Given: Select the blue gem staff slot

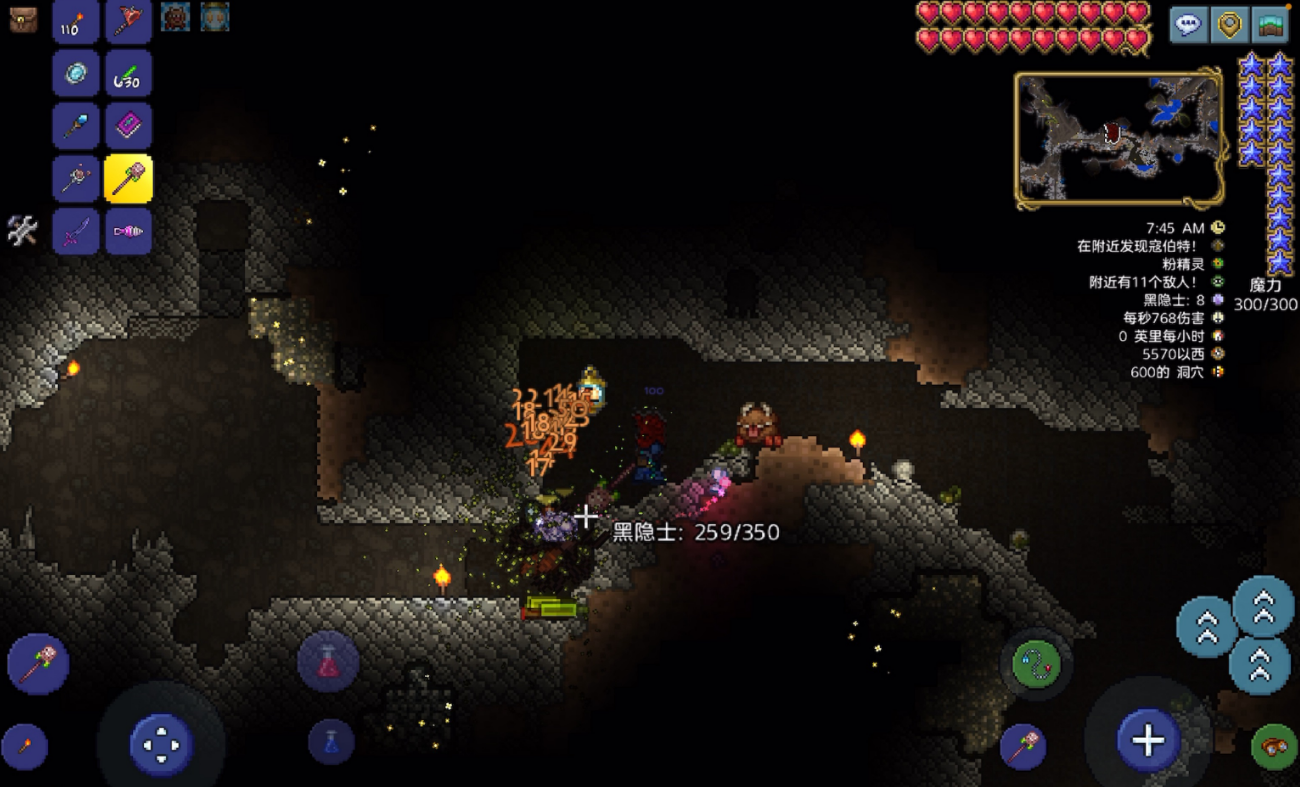Looking at the screenshot, I should 76,126.
